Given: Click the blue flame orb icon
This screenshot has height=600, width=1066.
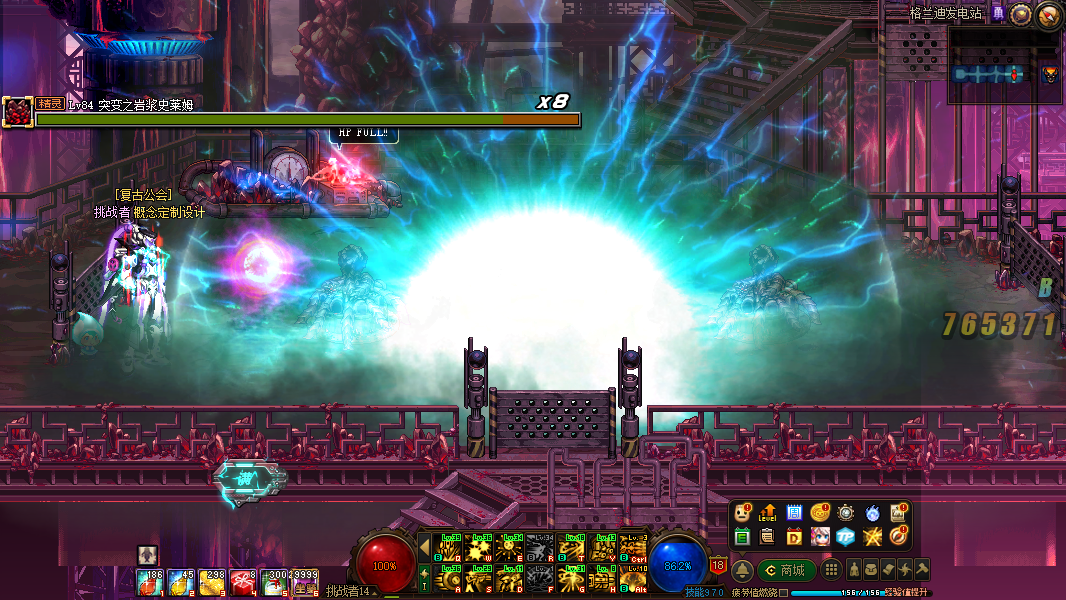Looking at the screenshot, I should [872, 513].
